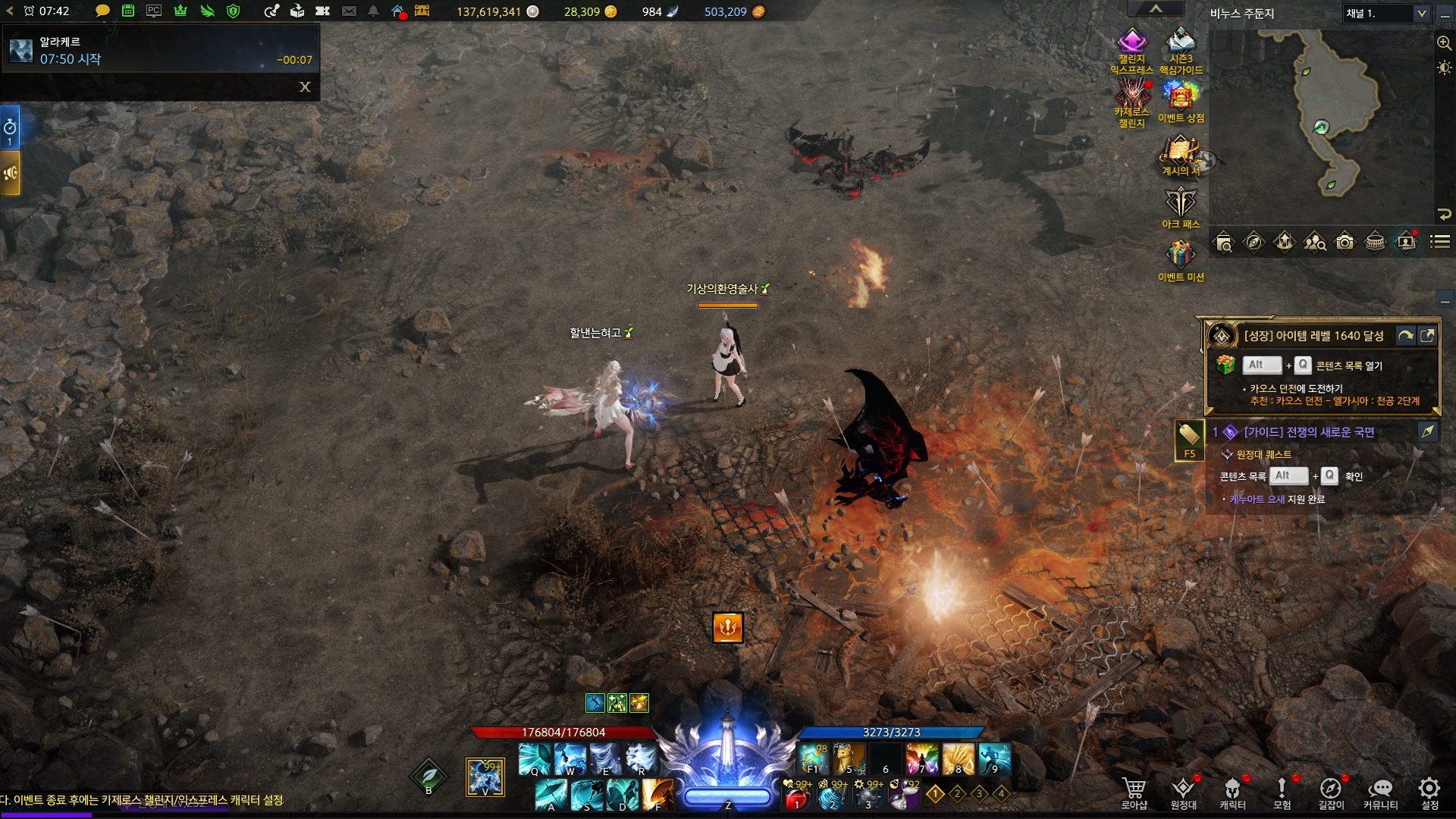Open the 챌린지 익스프레스 event icon
The width and height of the screenshot is (1456, 819).
click(1131, 44)
